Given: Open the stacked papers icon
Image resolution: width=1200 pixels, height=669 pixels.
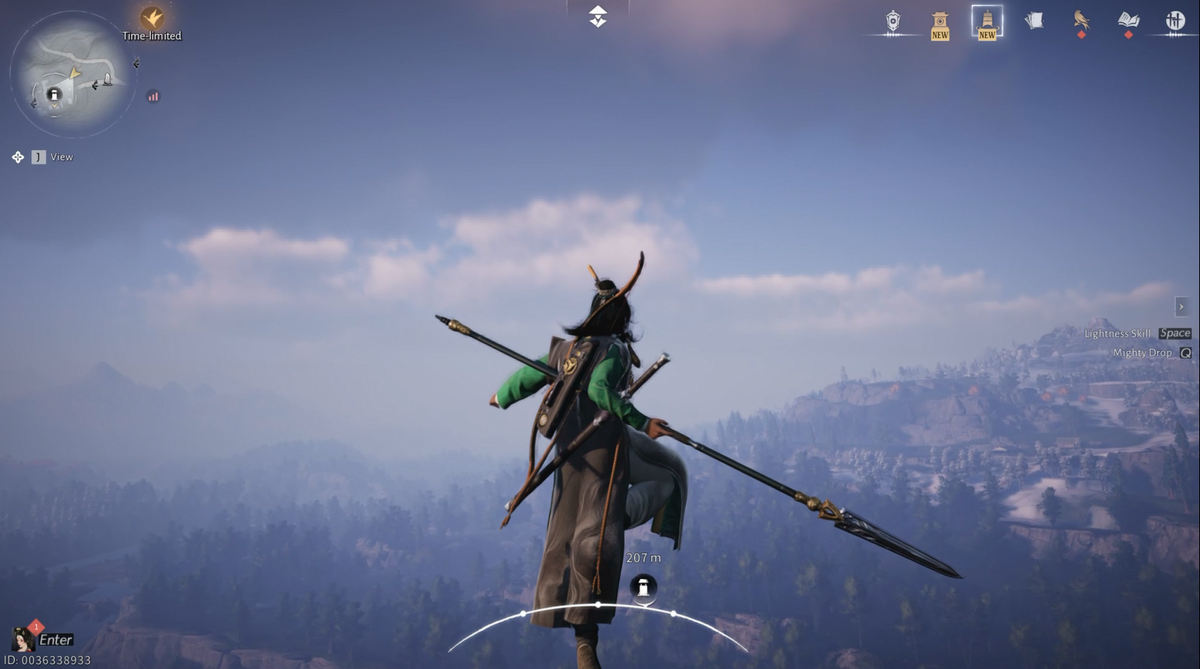Looking at the screenshot, I should point(1034,20).
